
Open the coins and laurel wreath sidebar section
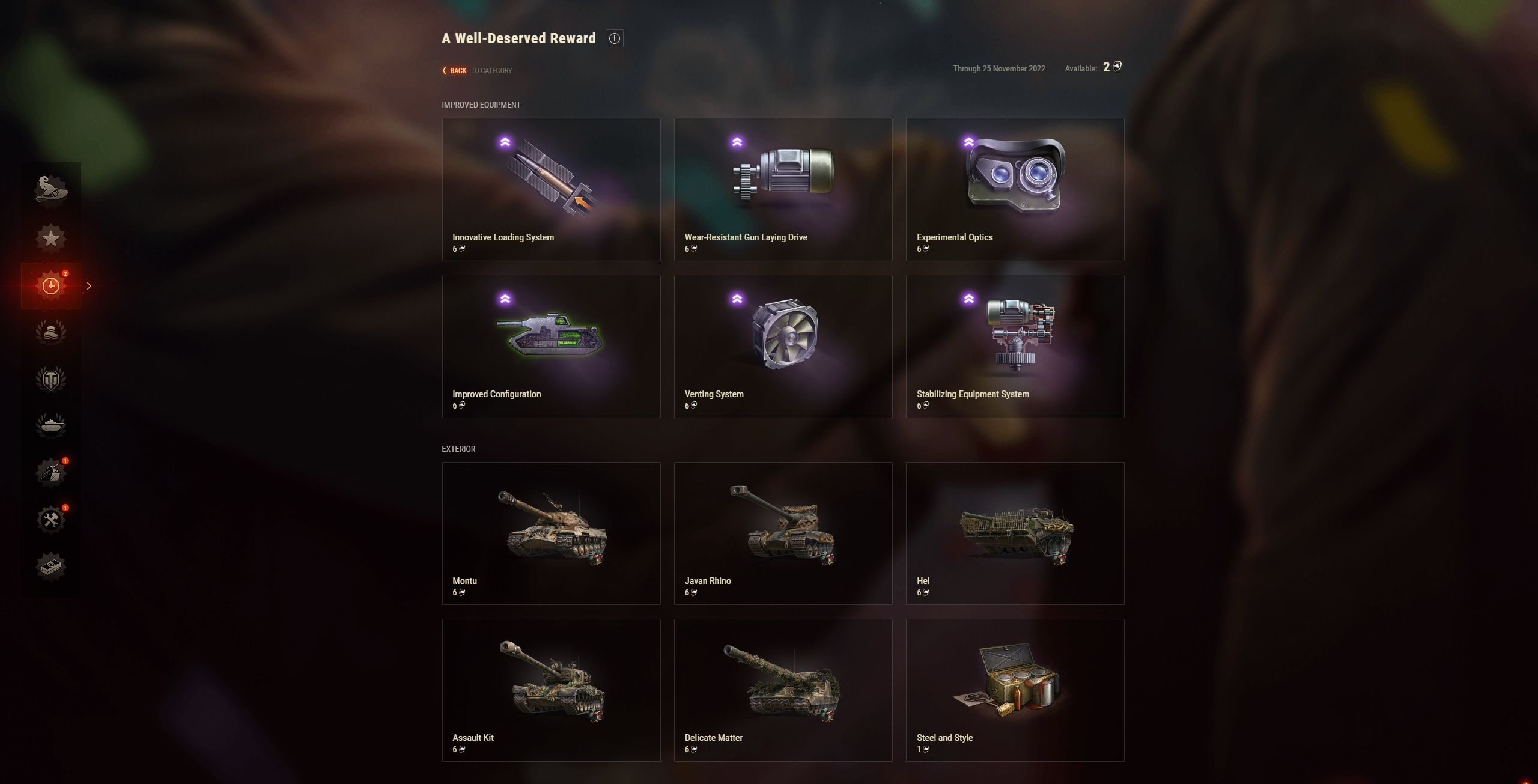pos(51,332)
